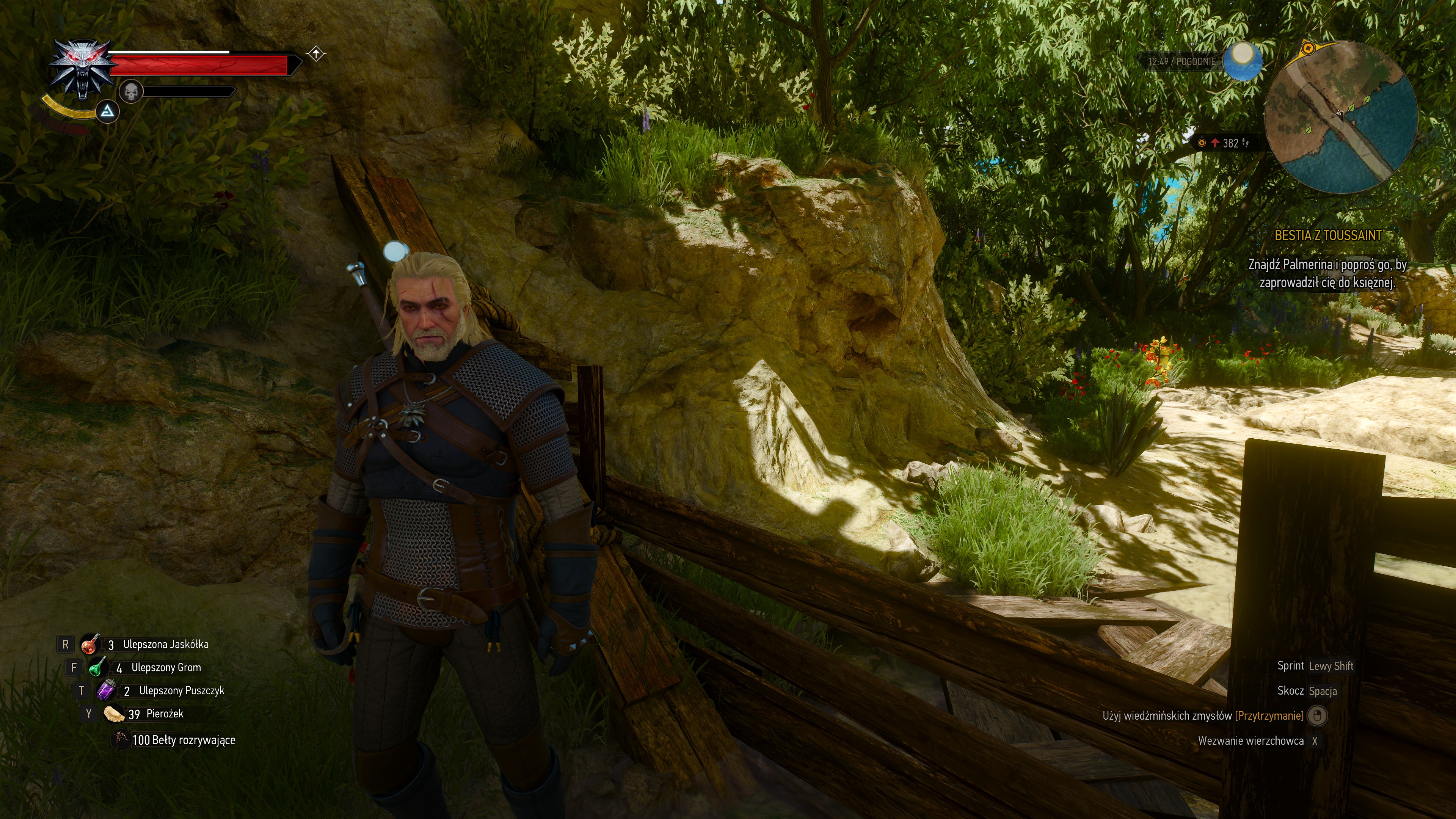
Task: Click the yellow quest marker on minimap edge
Action: (x=1307, y=49)
